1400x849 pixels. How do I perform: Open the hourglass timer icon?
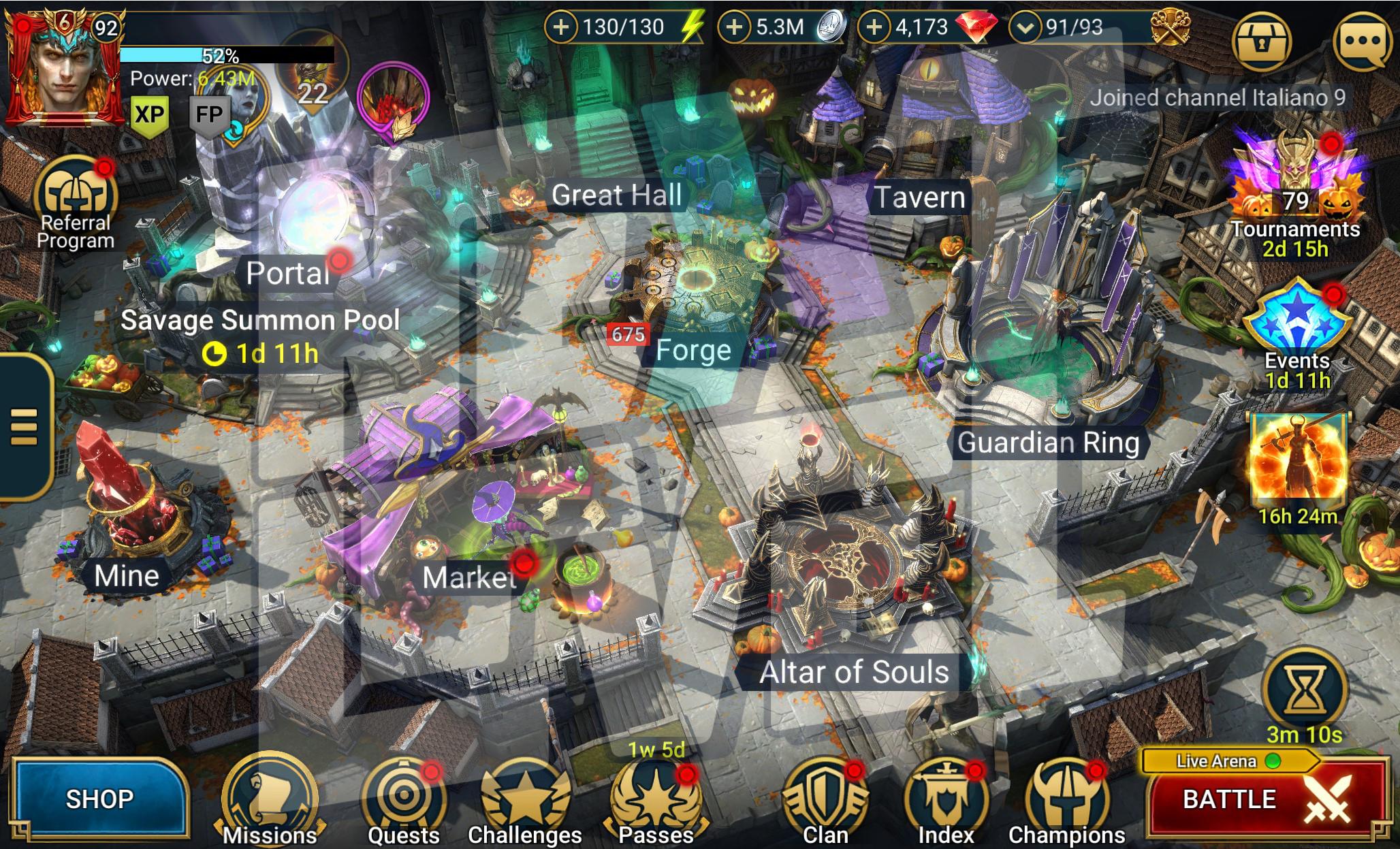click(1303, 691)
